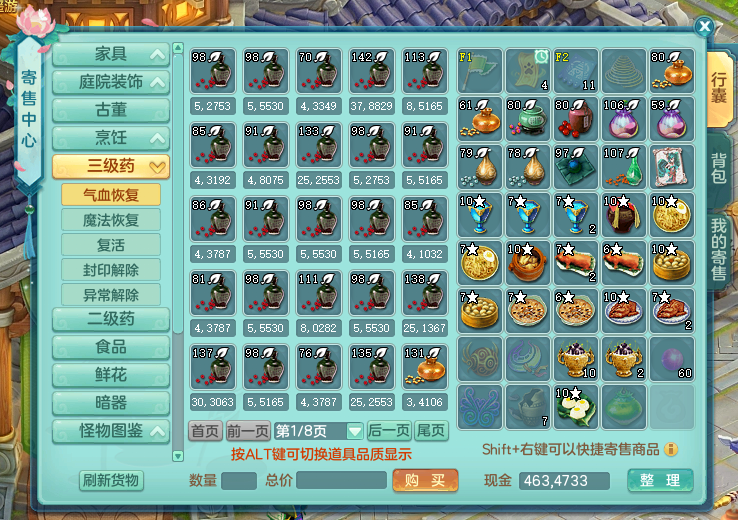The height and width of the screenshot is (520, 738).
Task: Jump to the last page 尾页
Action: [x=432, y=431]
